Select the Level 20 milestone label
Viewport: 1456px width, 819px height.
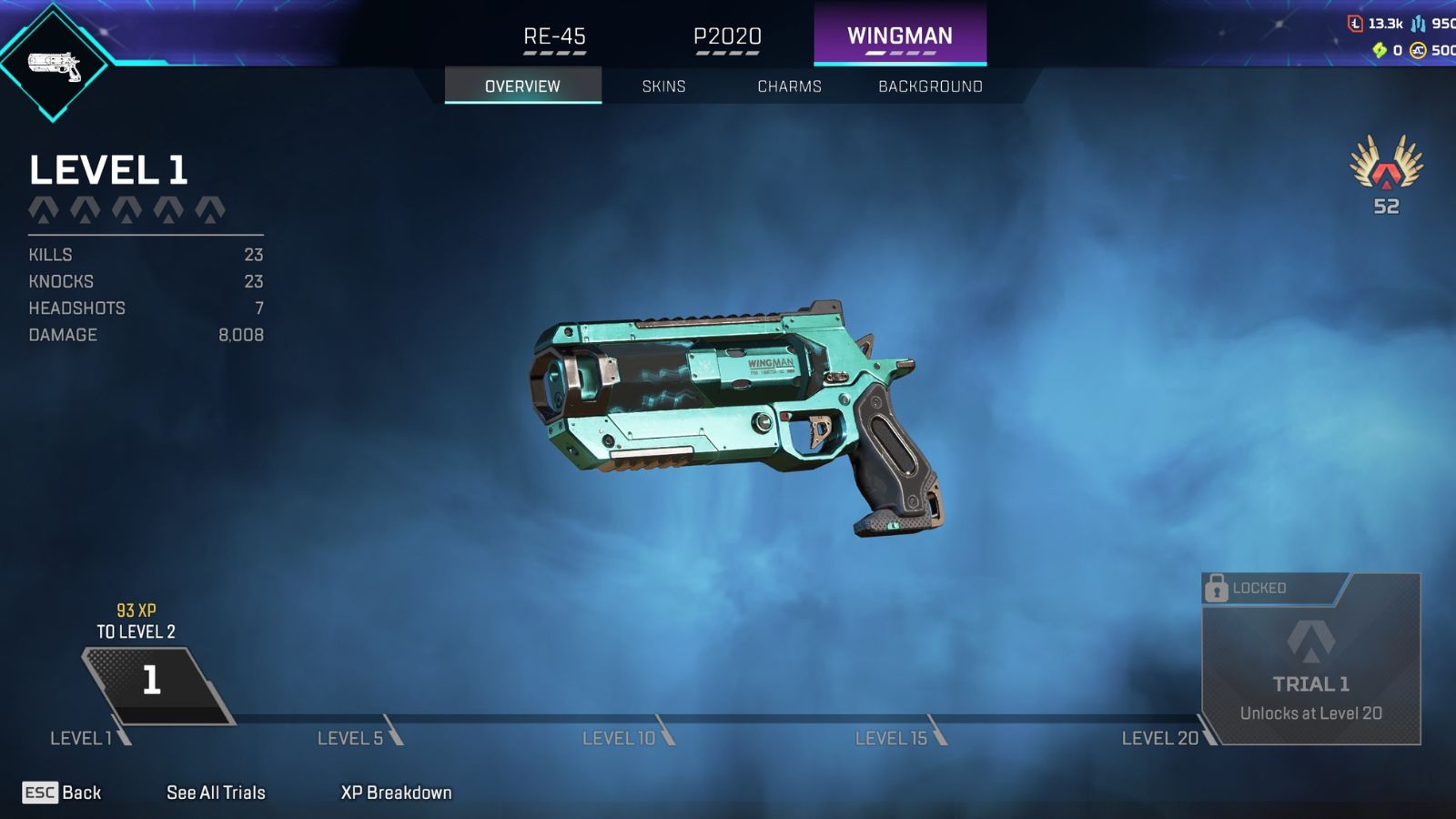click(x=1159, y=739)
